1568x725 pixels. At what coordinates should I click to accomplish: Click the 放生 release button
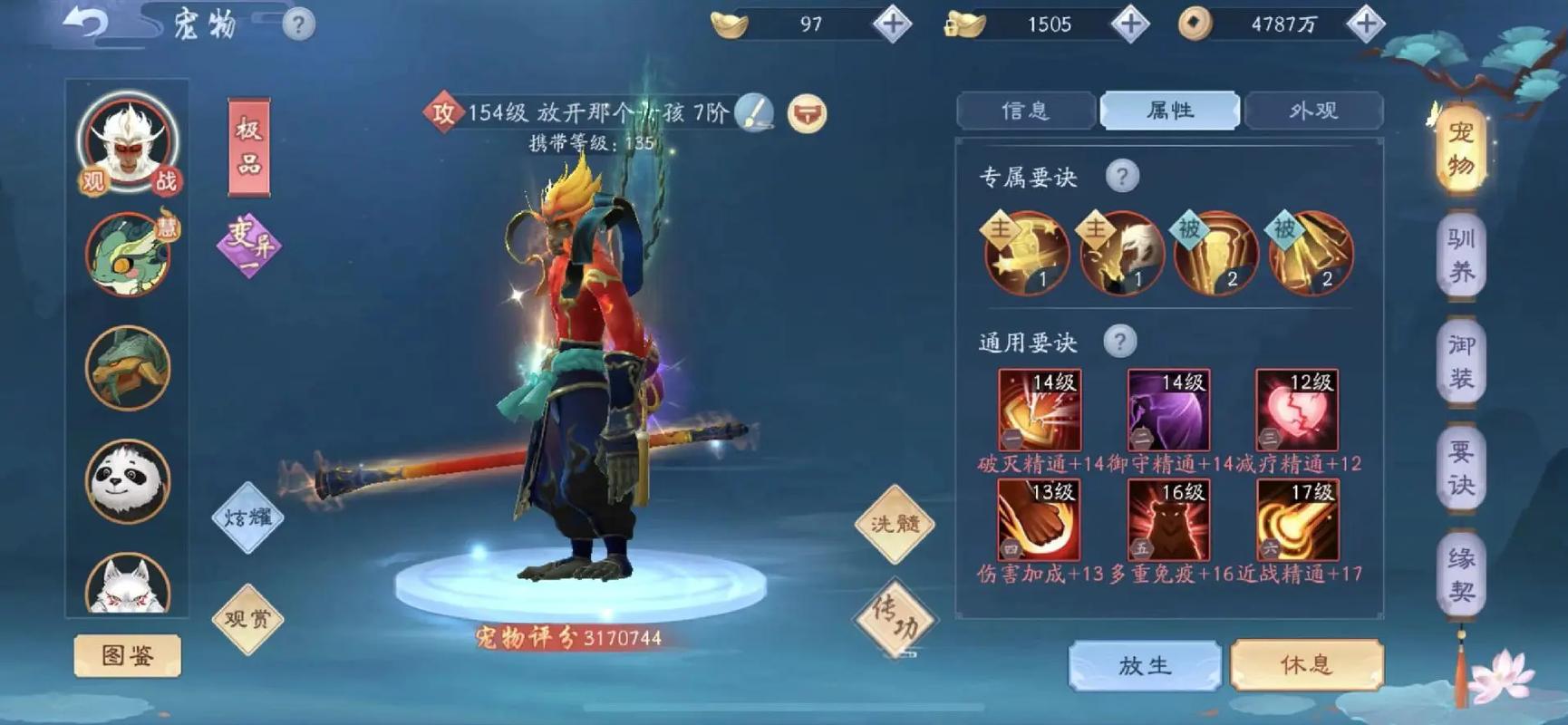[1144, 664]
